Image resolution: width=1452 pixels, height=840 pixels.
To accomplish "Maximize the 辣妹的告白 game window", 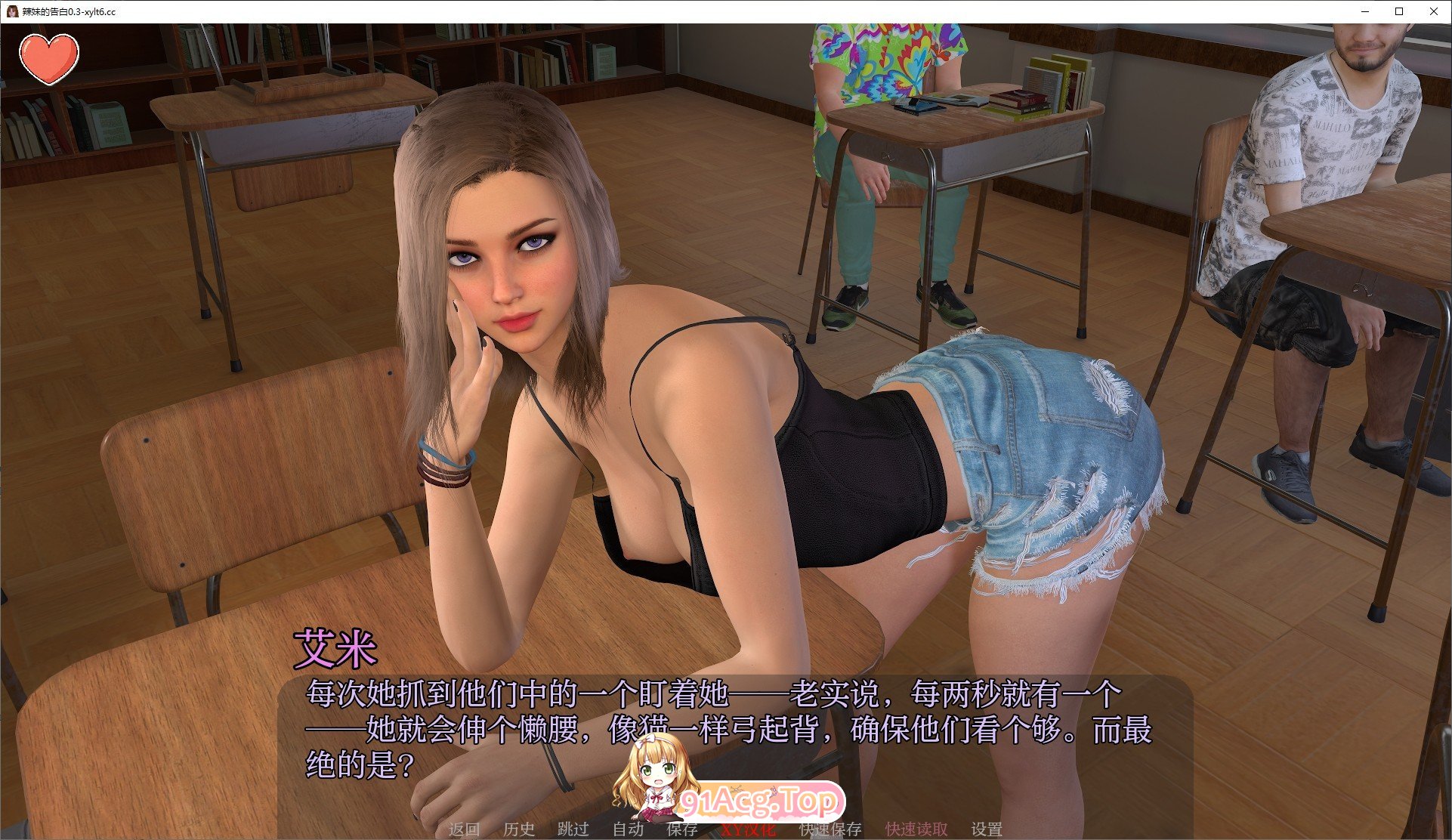I will coord(1399,11).
